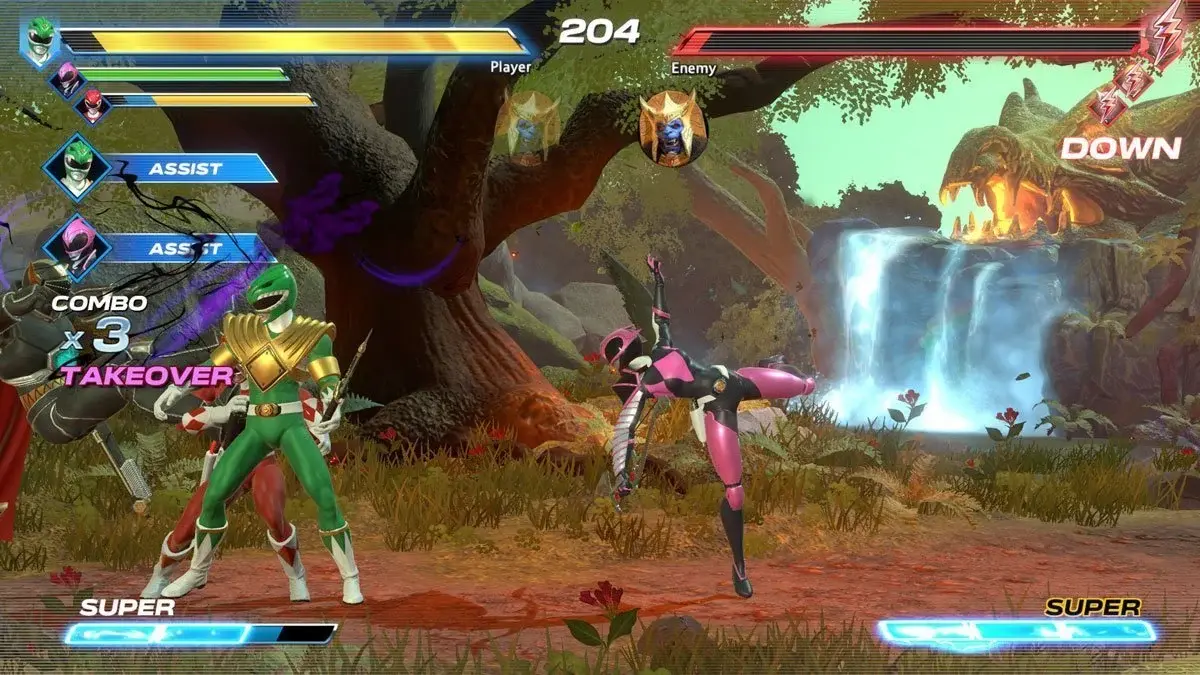Select the Green Ranger portrait beside the top health bar
Screen dimensions: 1200x675
pos(41,41)
